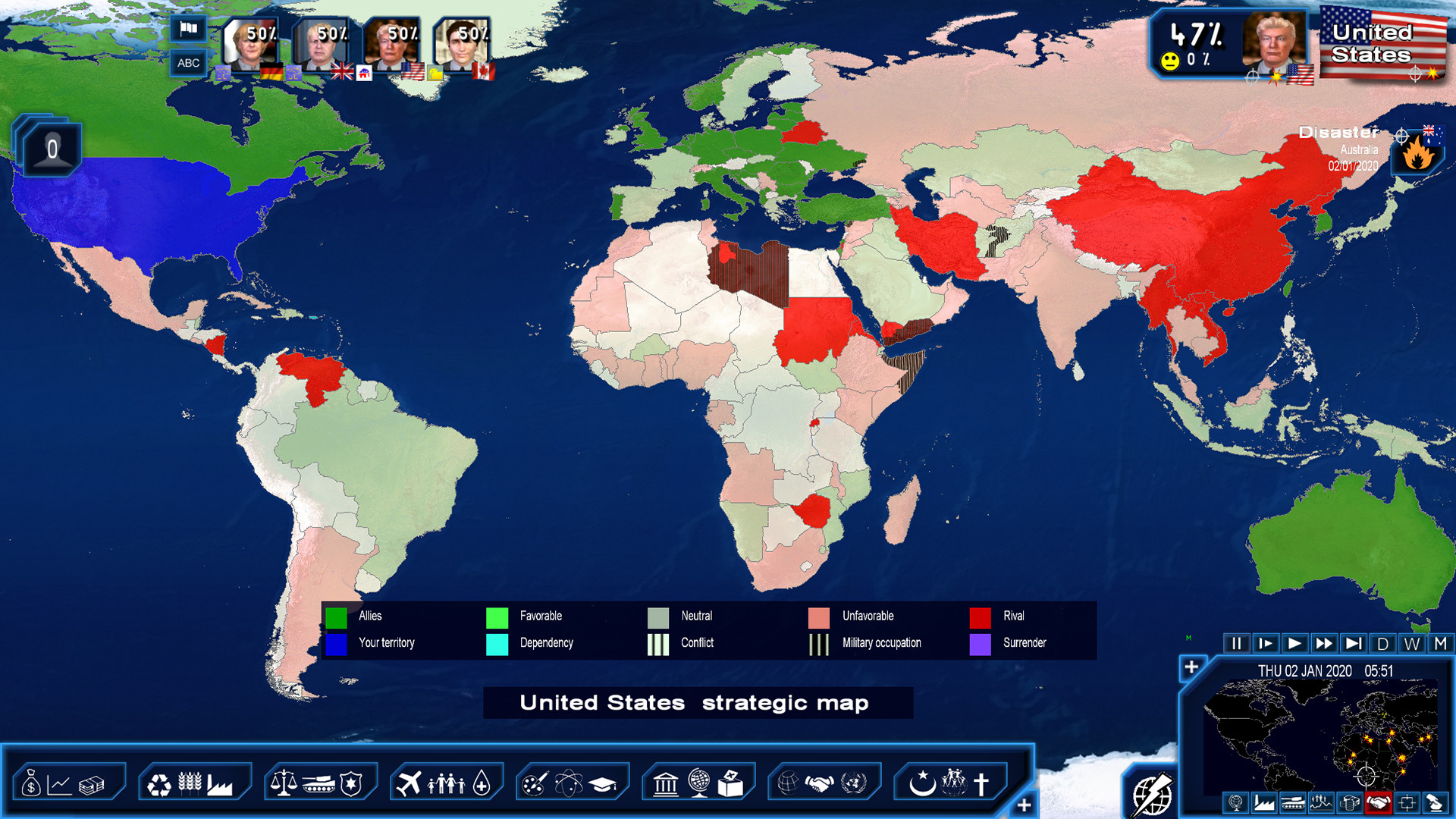The width and height of the screenshot is (1456, 819).
Task: Toggle the tank military overlay on the minimap
Action: 1291,802
